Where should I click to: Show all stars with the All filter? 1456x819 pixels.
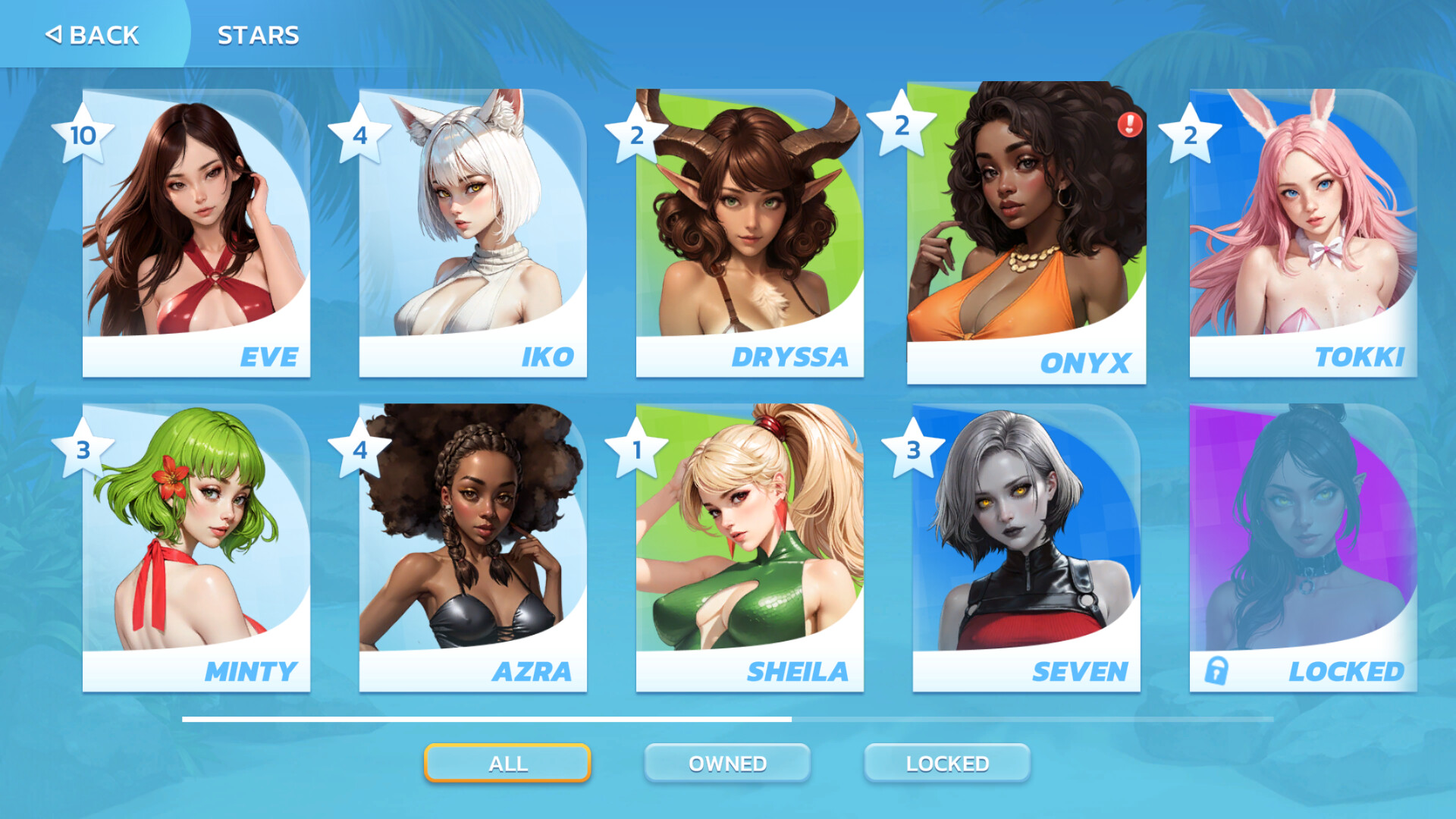point(507,763)
